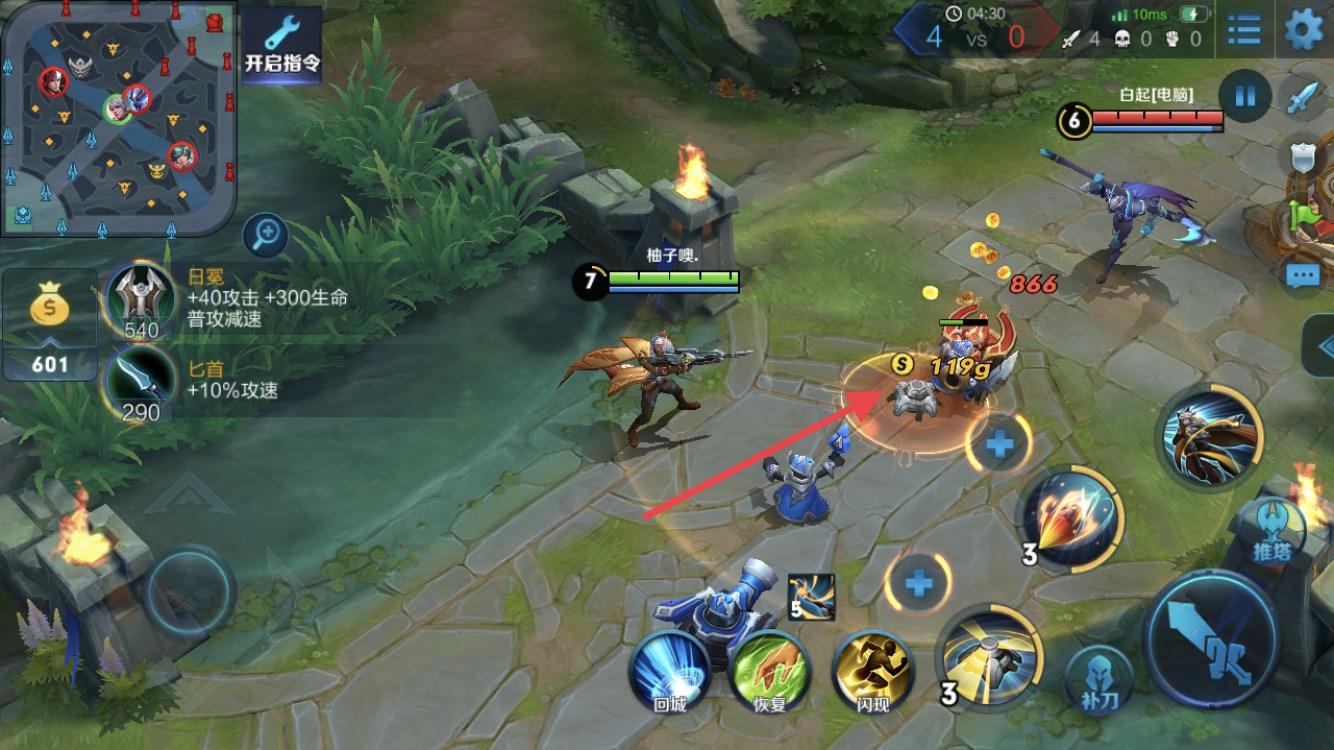1334x750 pixels.
Task: Activate the 恢复 heal spell
Action: pos(770,671)
